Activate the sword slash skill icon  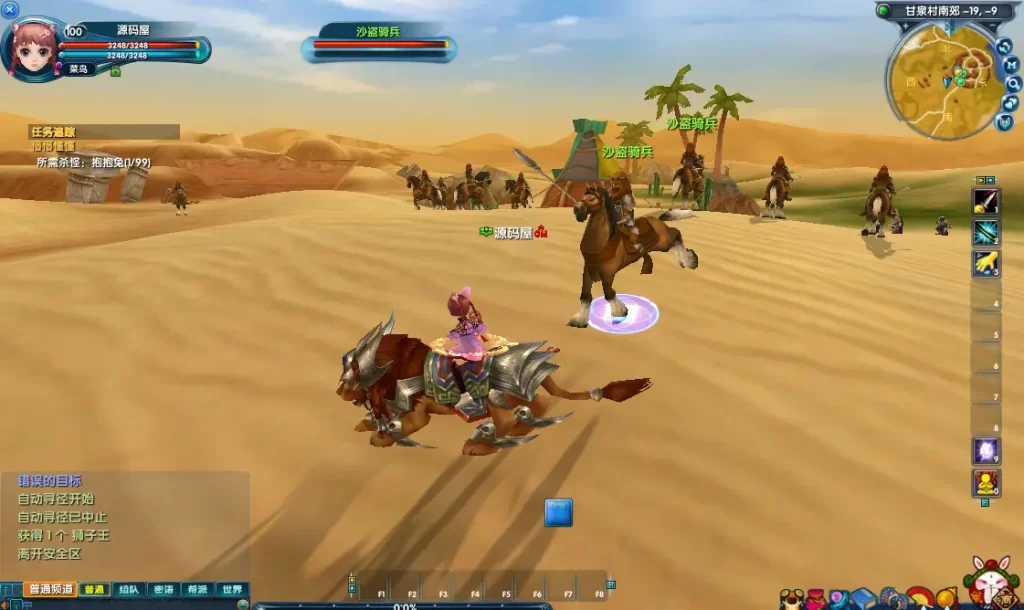986,201
